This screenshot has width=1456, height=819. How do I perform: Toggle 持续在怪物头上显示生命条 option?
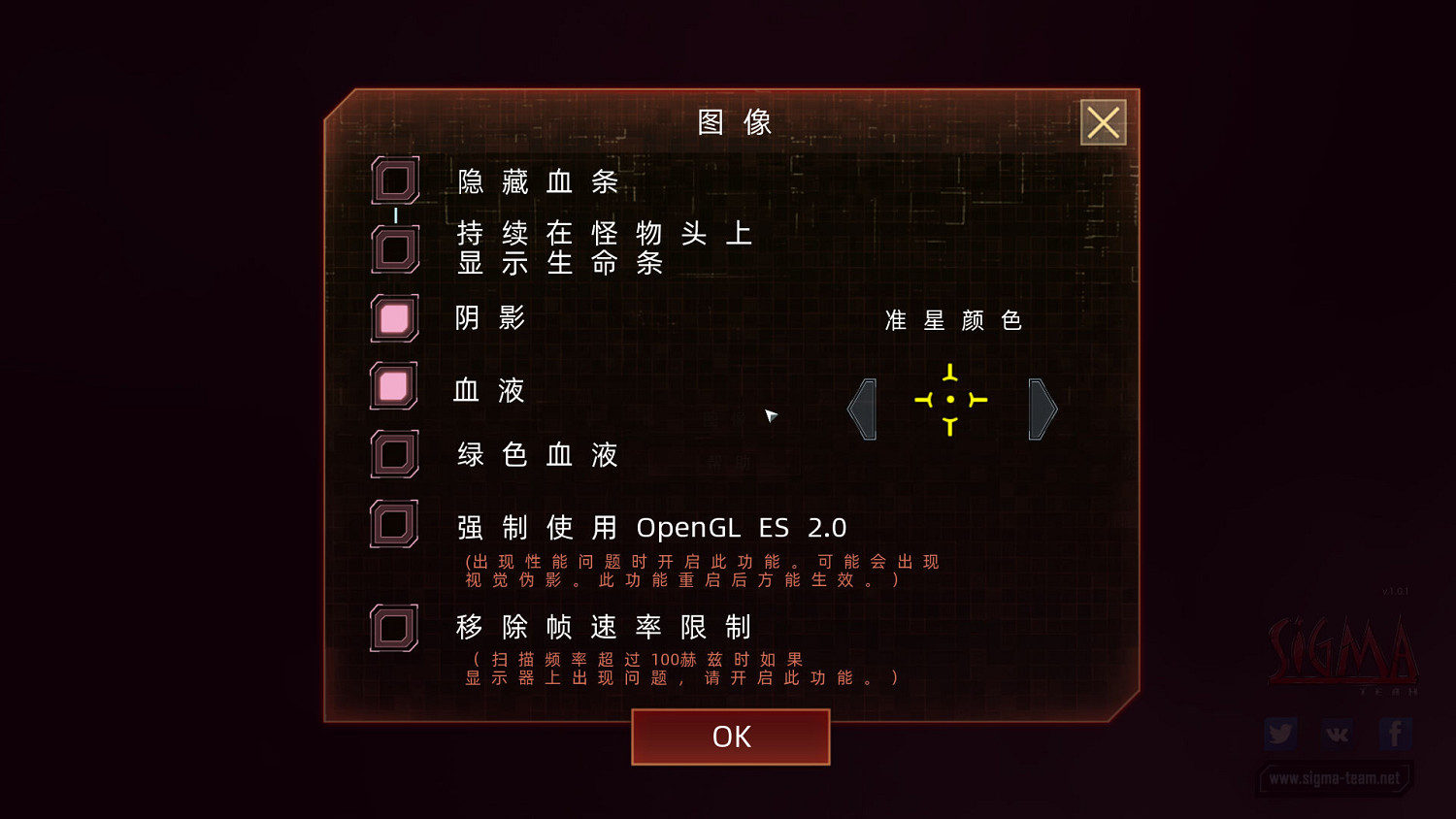(394, 246)
